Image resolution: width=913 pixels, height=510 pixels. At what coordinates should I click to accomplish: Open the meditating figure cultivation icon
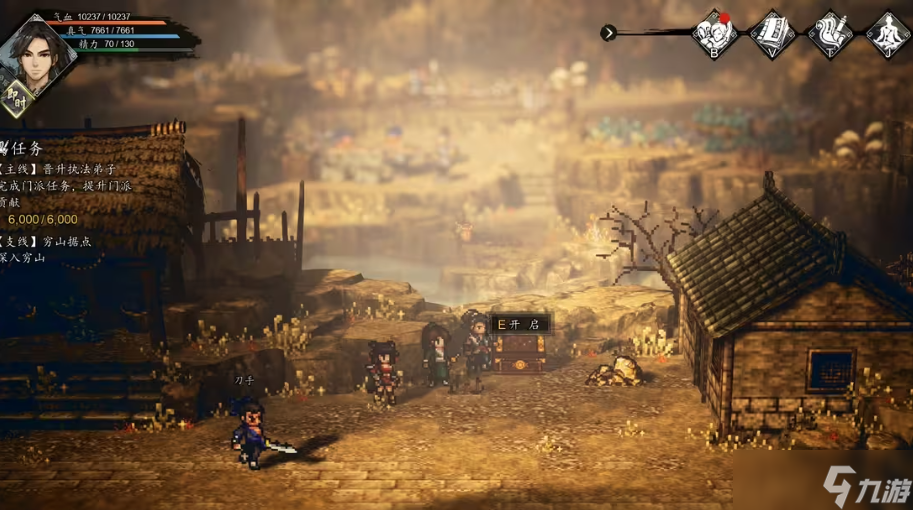pos(886,34)
